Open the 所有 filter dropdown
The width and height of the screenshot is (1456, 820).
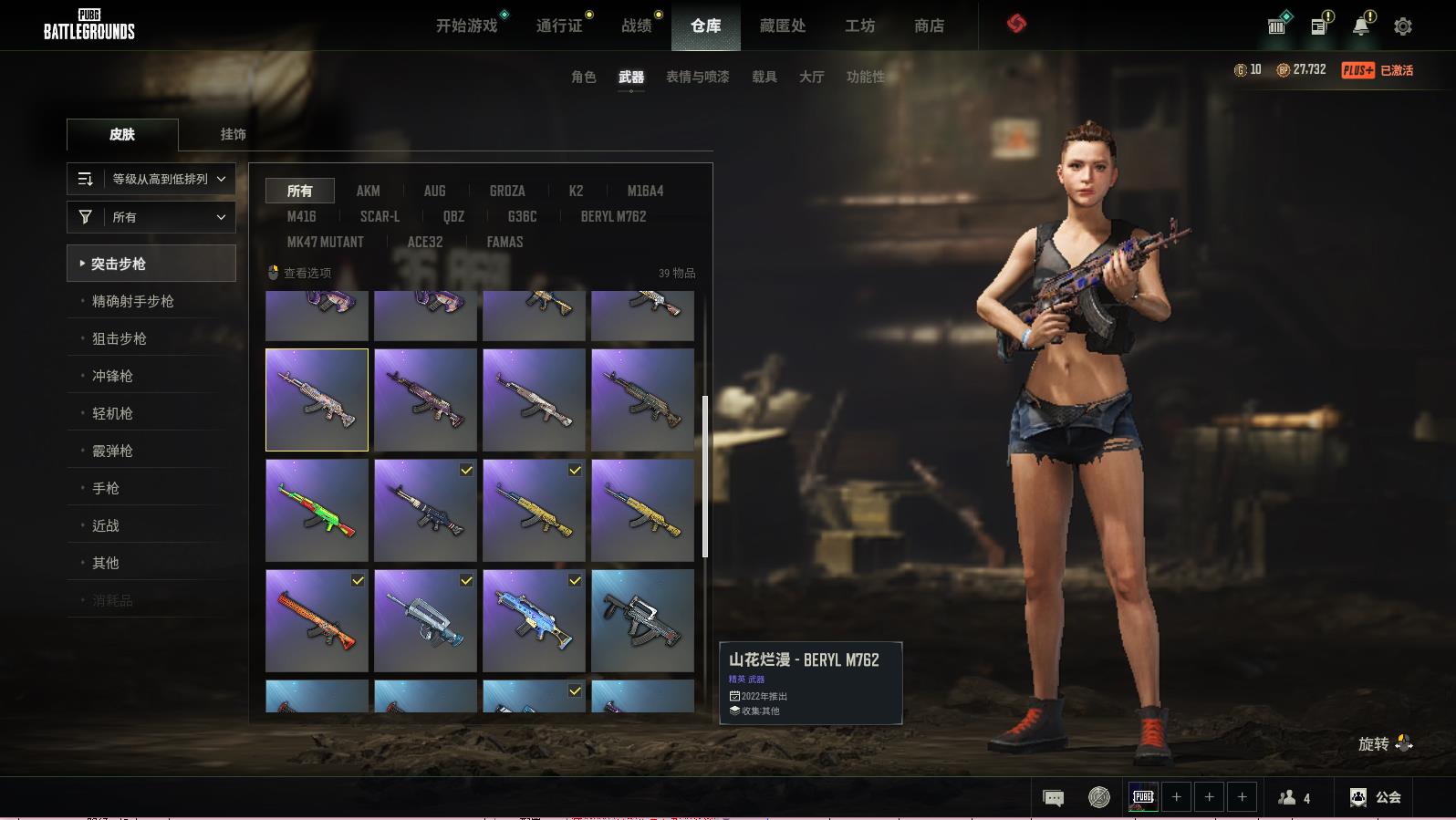click(151, 217)
